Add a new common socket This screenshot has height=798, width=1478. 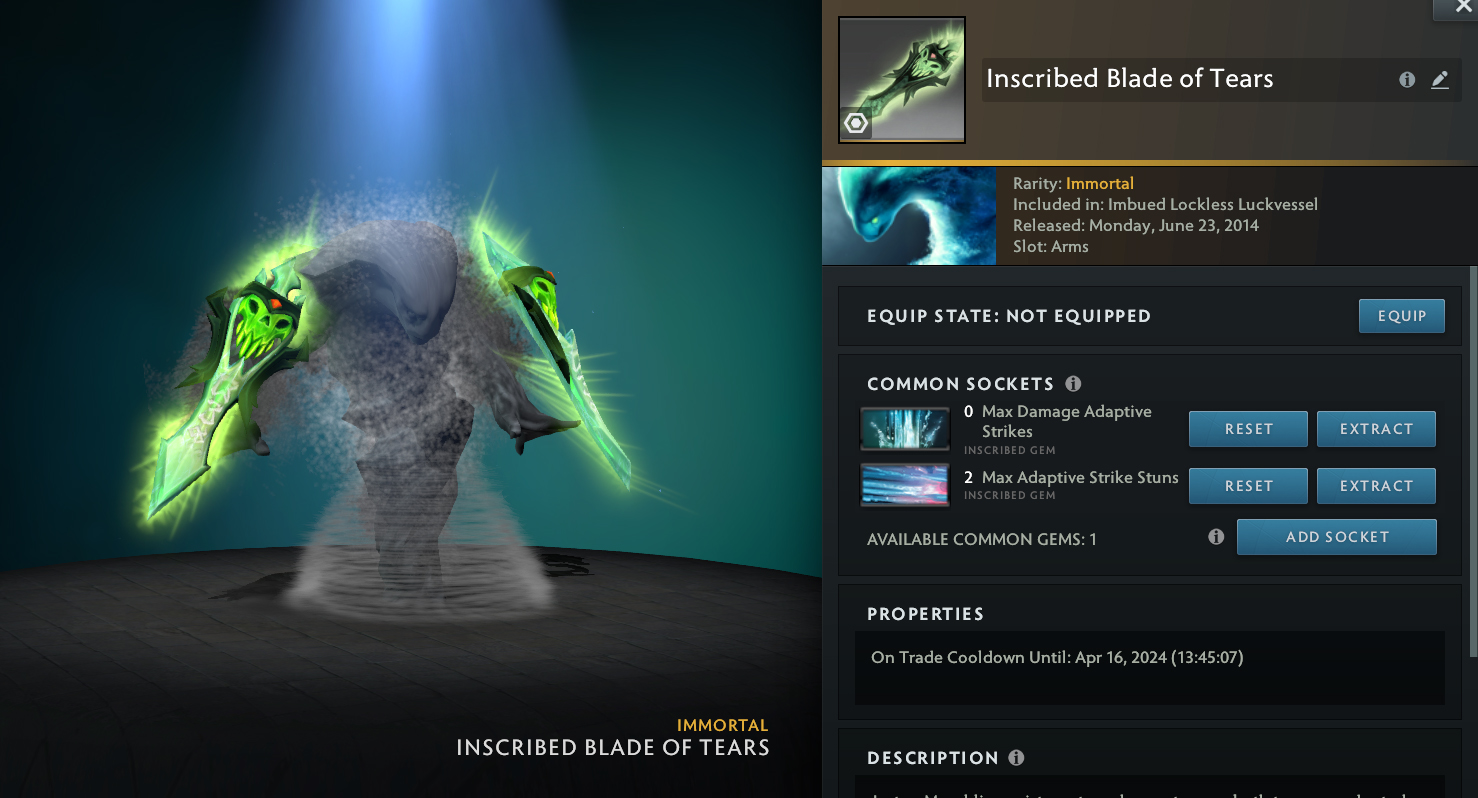click(x=1336, y=537)
